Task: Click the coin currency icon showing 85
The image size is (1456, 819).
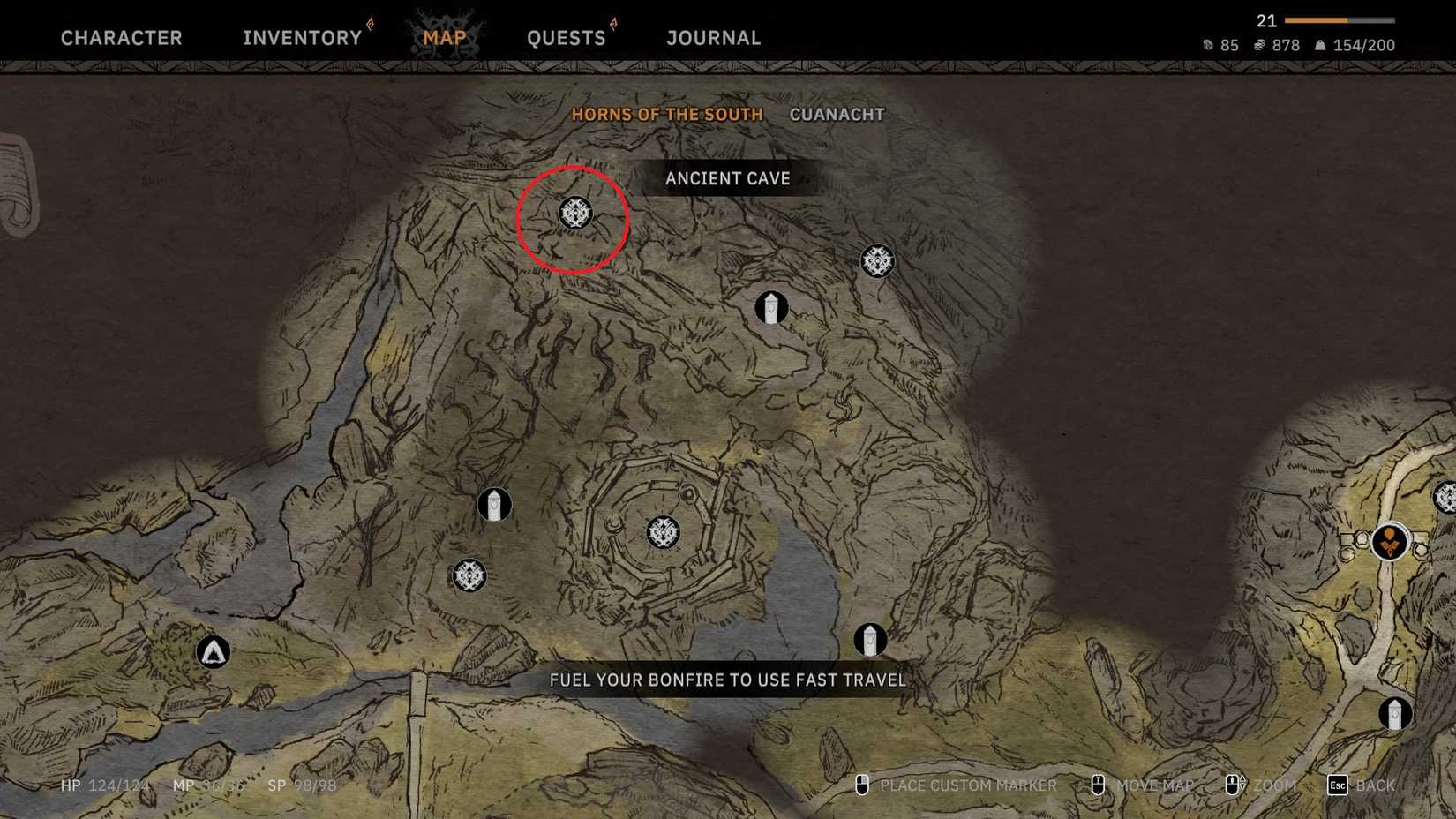Action: coord(1206,45)
